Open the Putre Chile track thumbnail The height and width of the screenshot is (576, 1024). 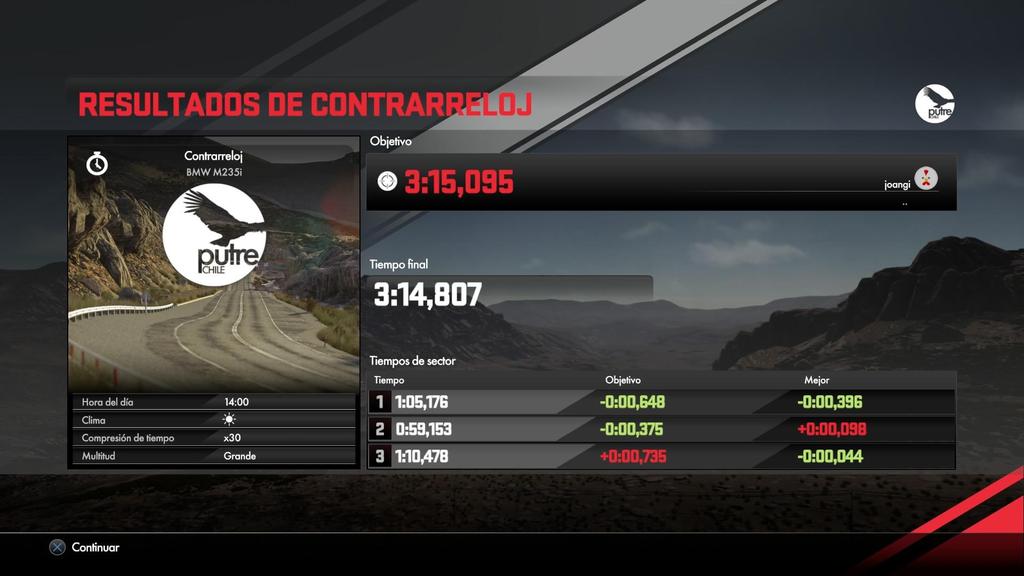click(x=213, y=264)
